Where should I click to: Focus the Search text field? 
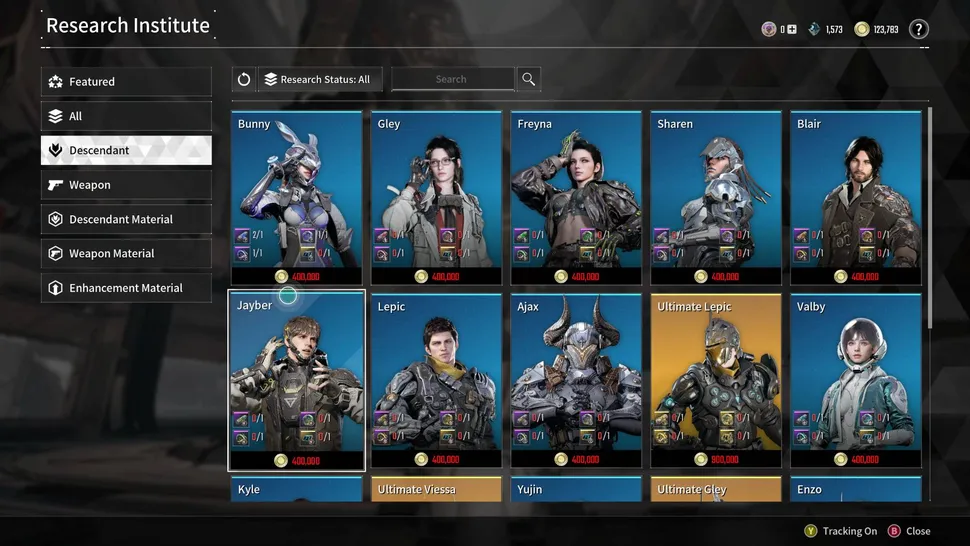pyautogui.click(x=452, y=80)
